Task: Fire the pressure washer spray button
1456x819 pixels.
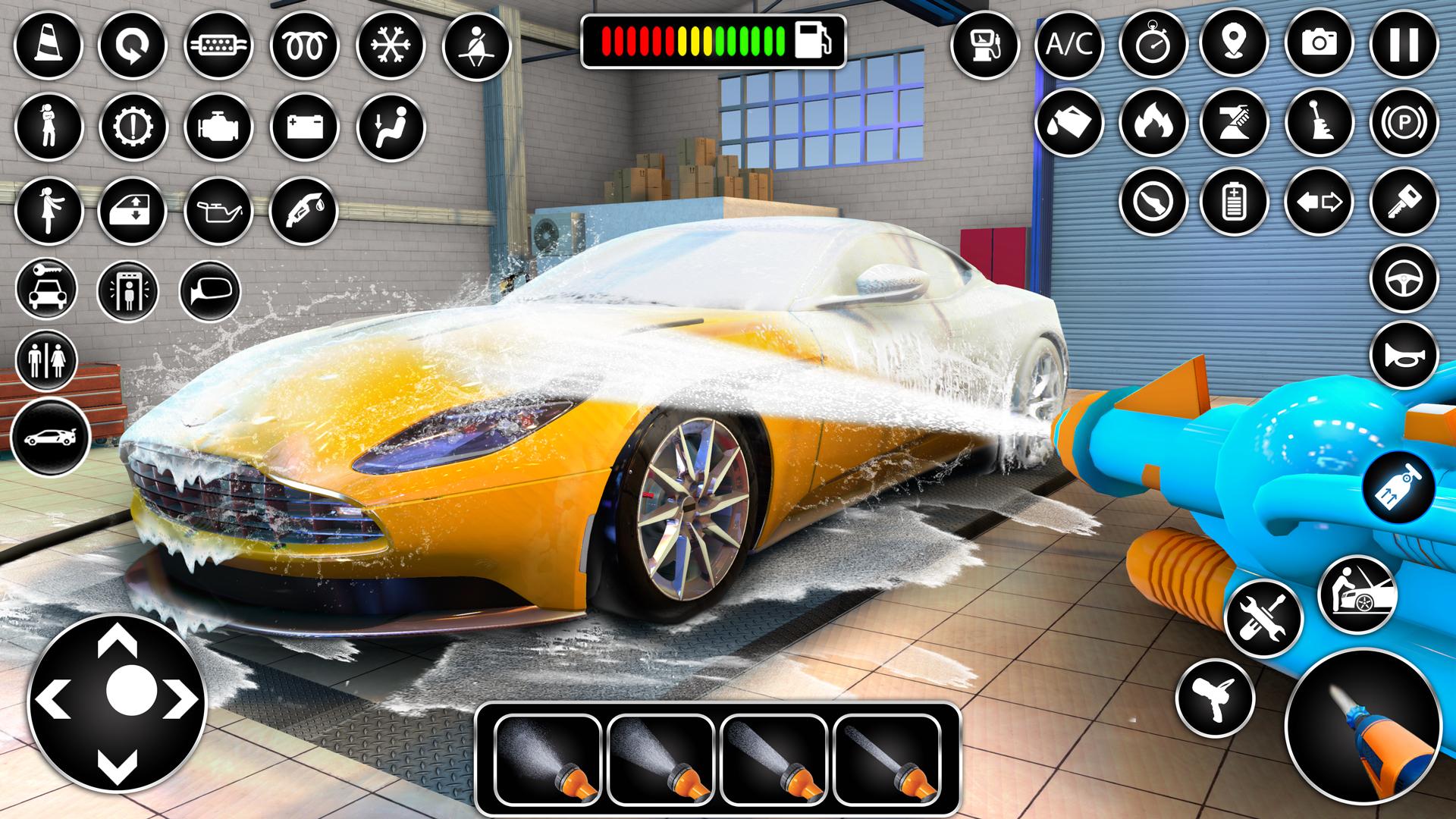Action: click(1363, 726)
